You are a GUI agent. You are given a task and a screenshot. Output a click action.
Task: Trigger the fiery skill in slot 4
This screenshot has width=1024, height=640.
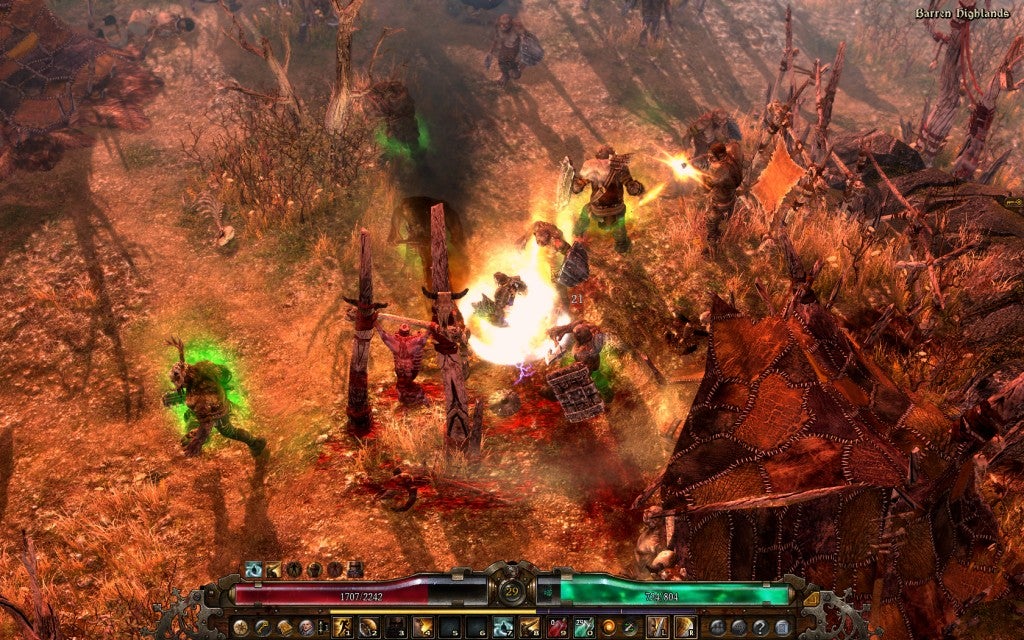[421, 627]
